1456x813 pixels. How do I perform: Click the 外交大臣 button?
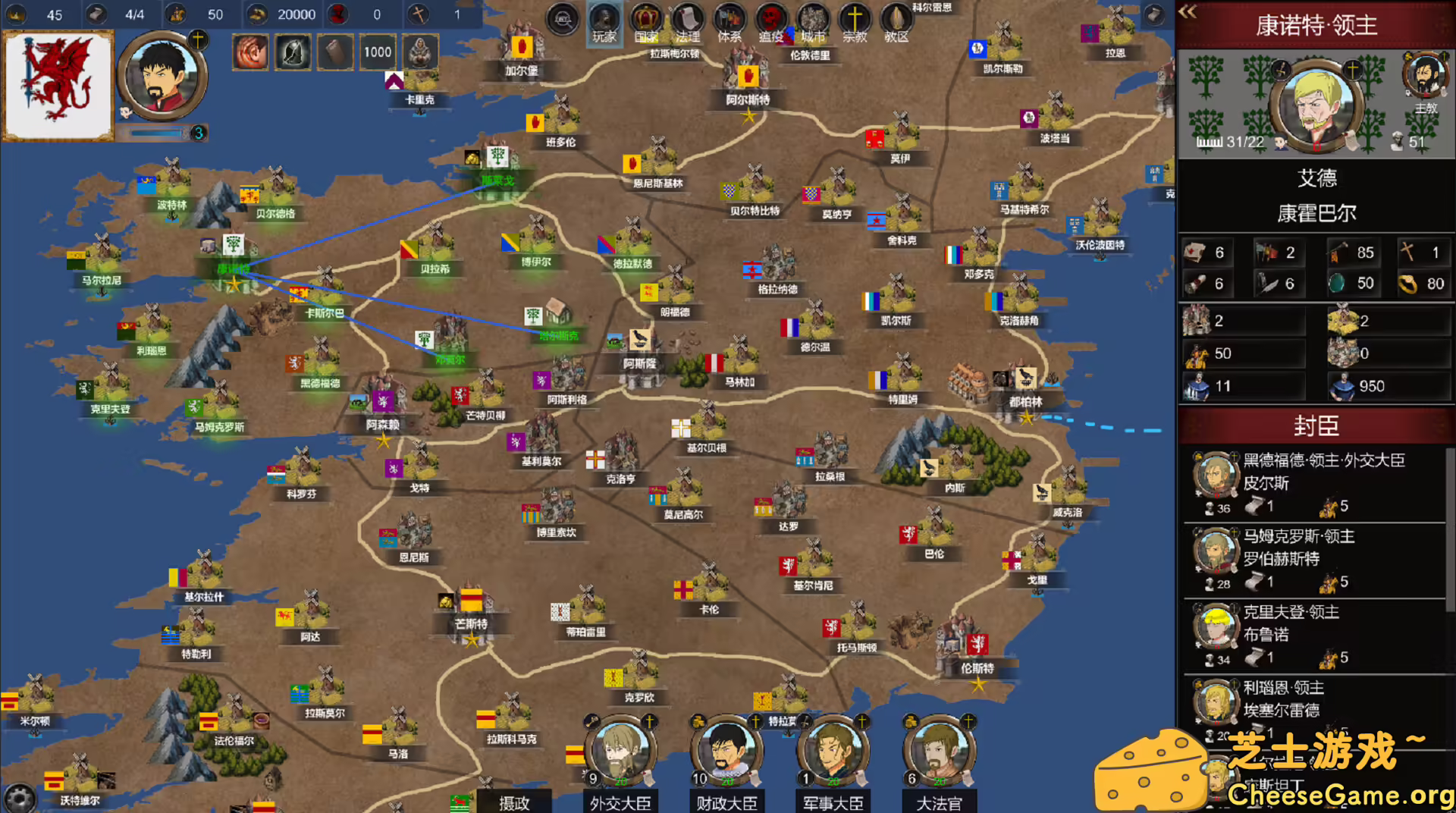(x=620, y=804)
